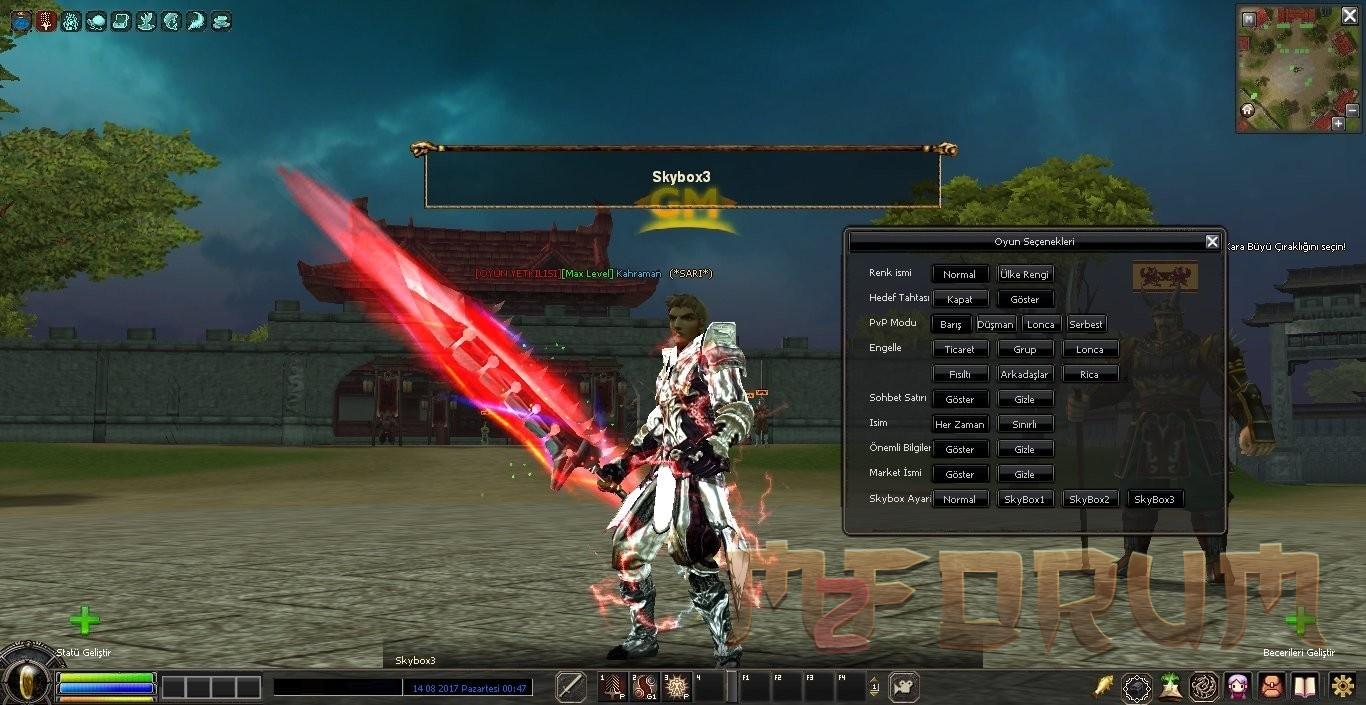Toggle the Arkadaşlar block option
Viewport: 1366px width, 705px height.
1025,374
